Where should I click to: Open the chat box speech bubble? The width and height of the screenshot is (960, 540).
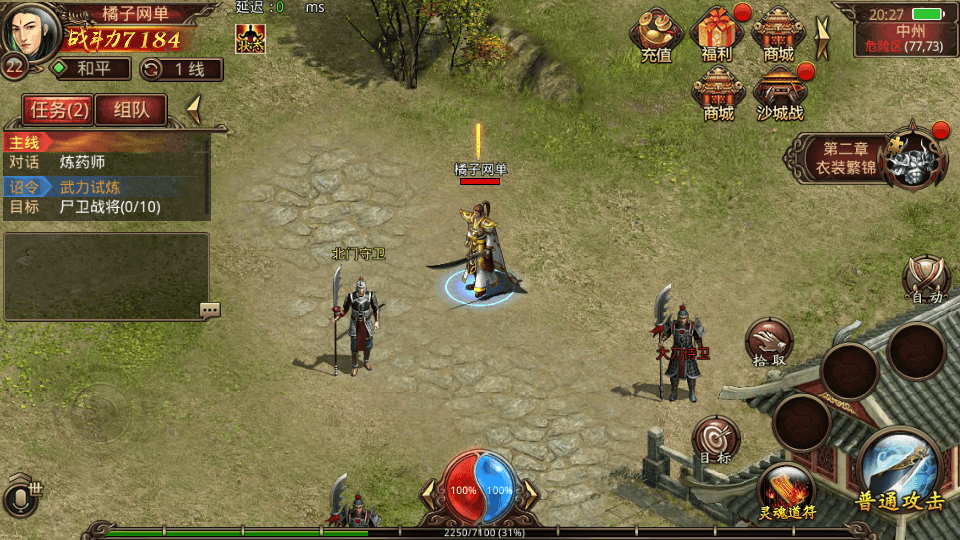tap(209, 310)
